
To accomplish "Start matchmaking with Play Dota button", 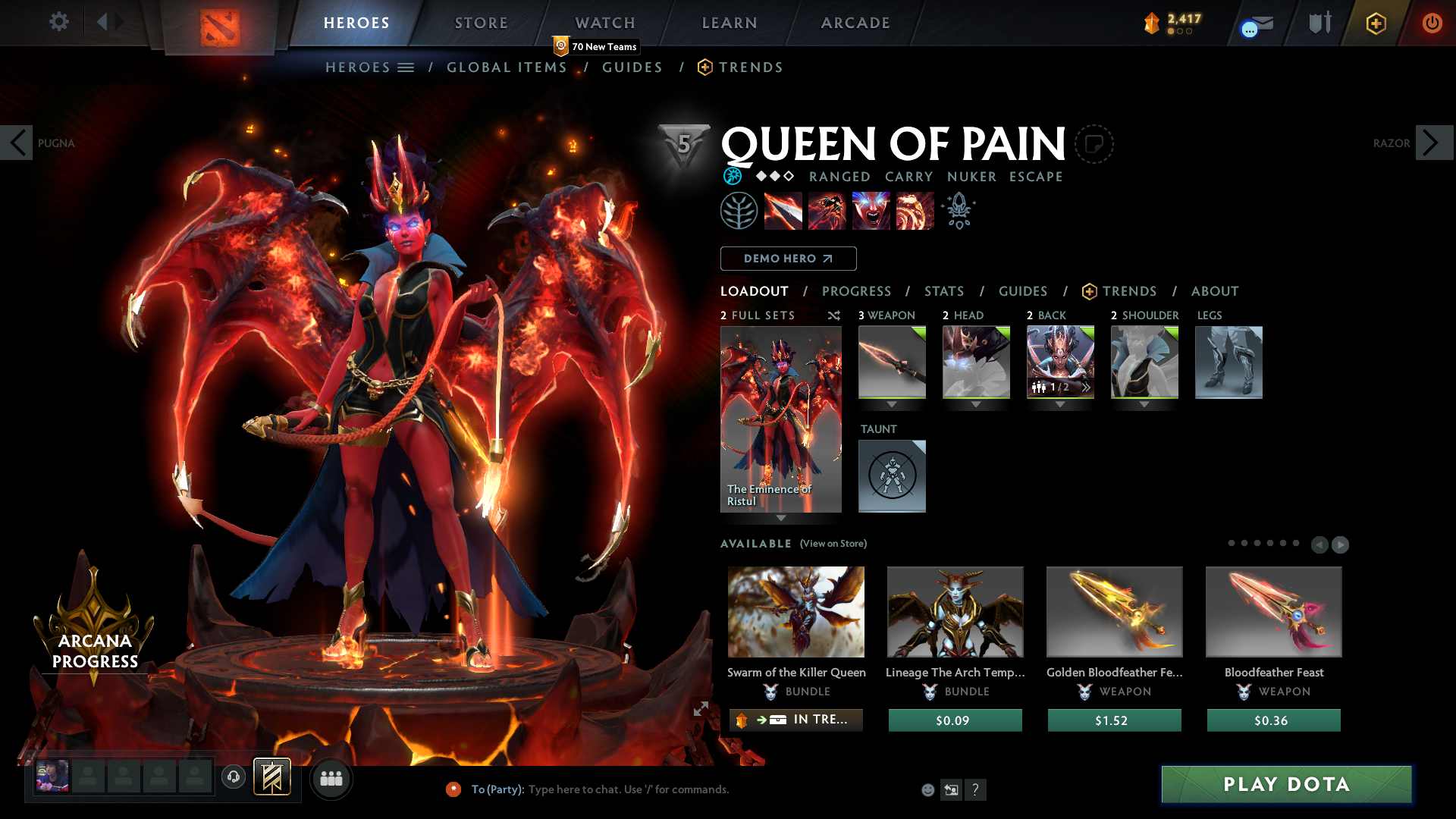I will click(x=1286, y=784).
